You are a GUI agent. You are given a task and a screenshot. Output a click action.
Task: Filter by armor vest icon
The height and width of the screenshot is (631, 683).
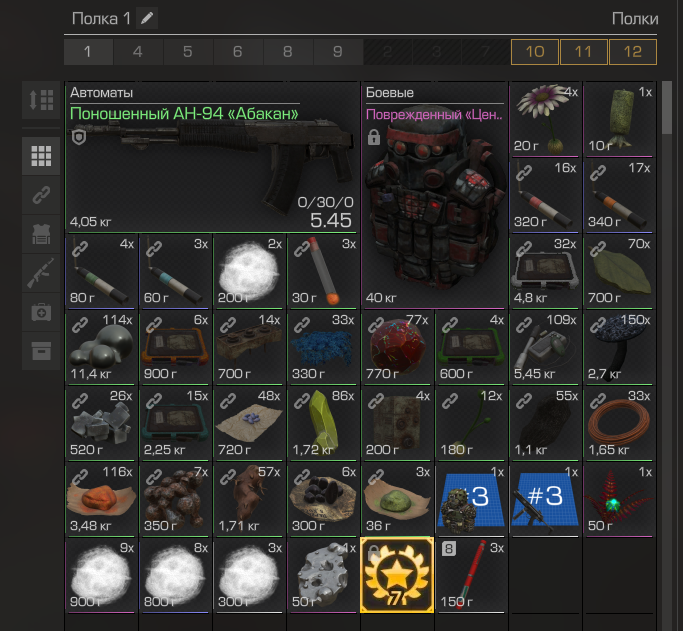(x=41, y=234)
